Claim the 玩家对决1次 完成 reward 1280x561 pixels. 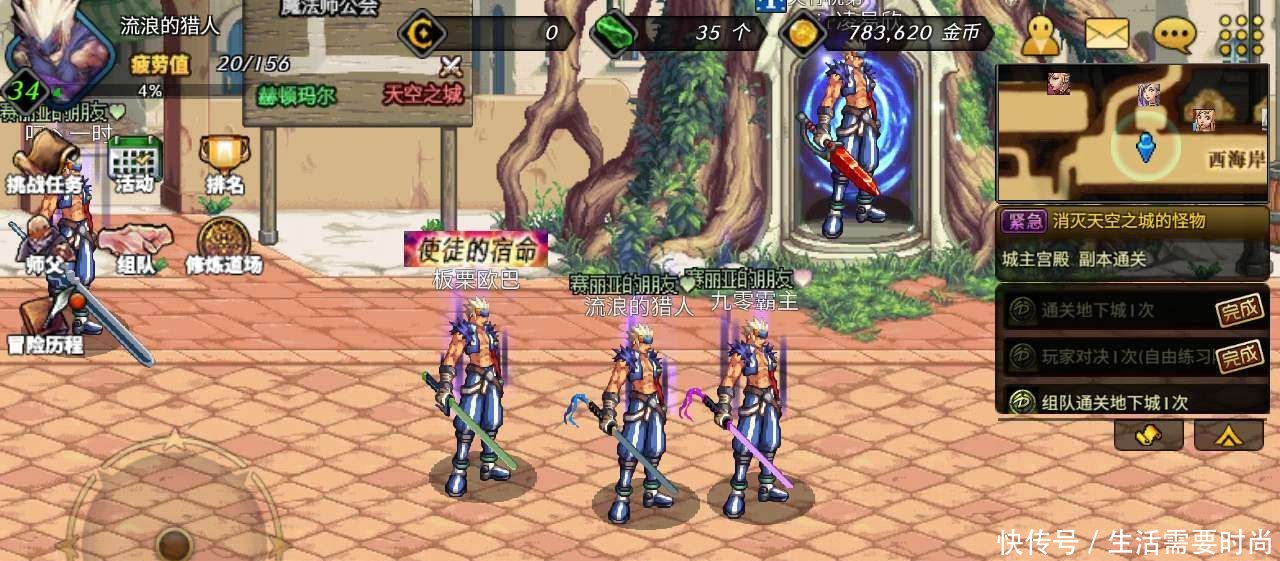coord(1239,354)
